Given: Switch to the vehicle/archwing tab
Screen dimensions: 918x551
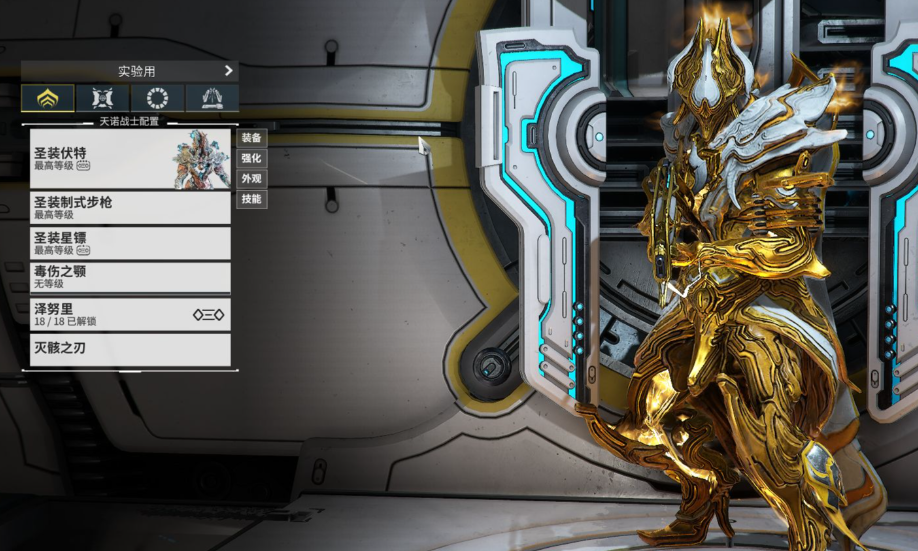Looking at the screenshot, I should tap(212, 98).
